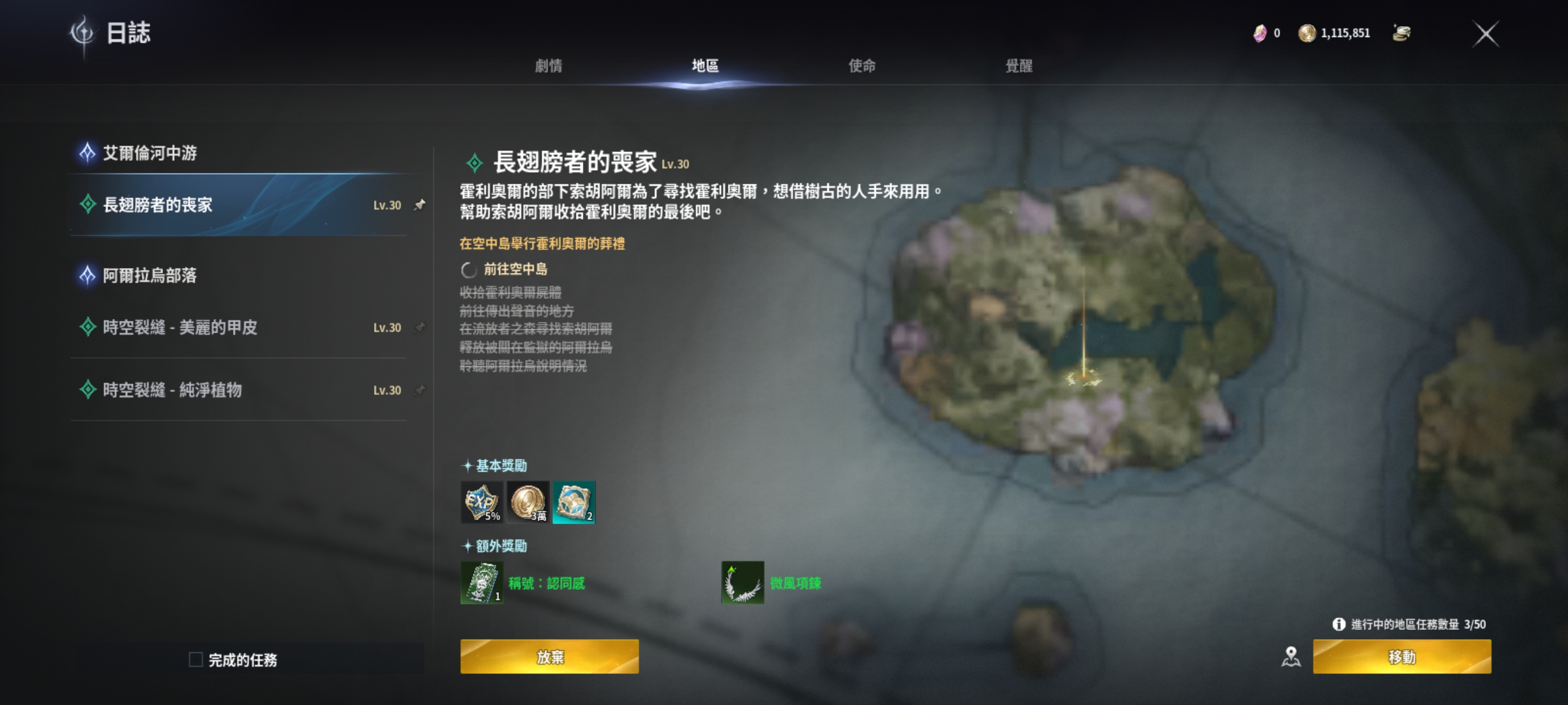Select the map marker icon beside 移動 button
Screen dimensions: 1568x705
1292,656
